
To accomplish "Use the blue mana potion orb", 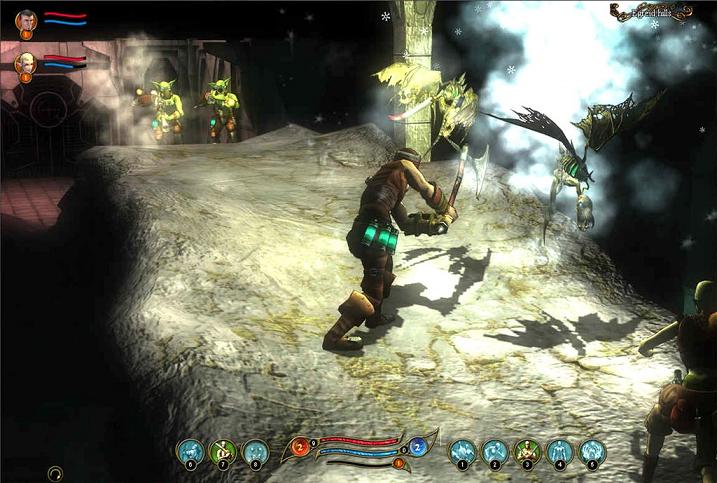I will pyautogui.click(x=418, y=447).
